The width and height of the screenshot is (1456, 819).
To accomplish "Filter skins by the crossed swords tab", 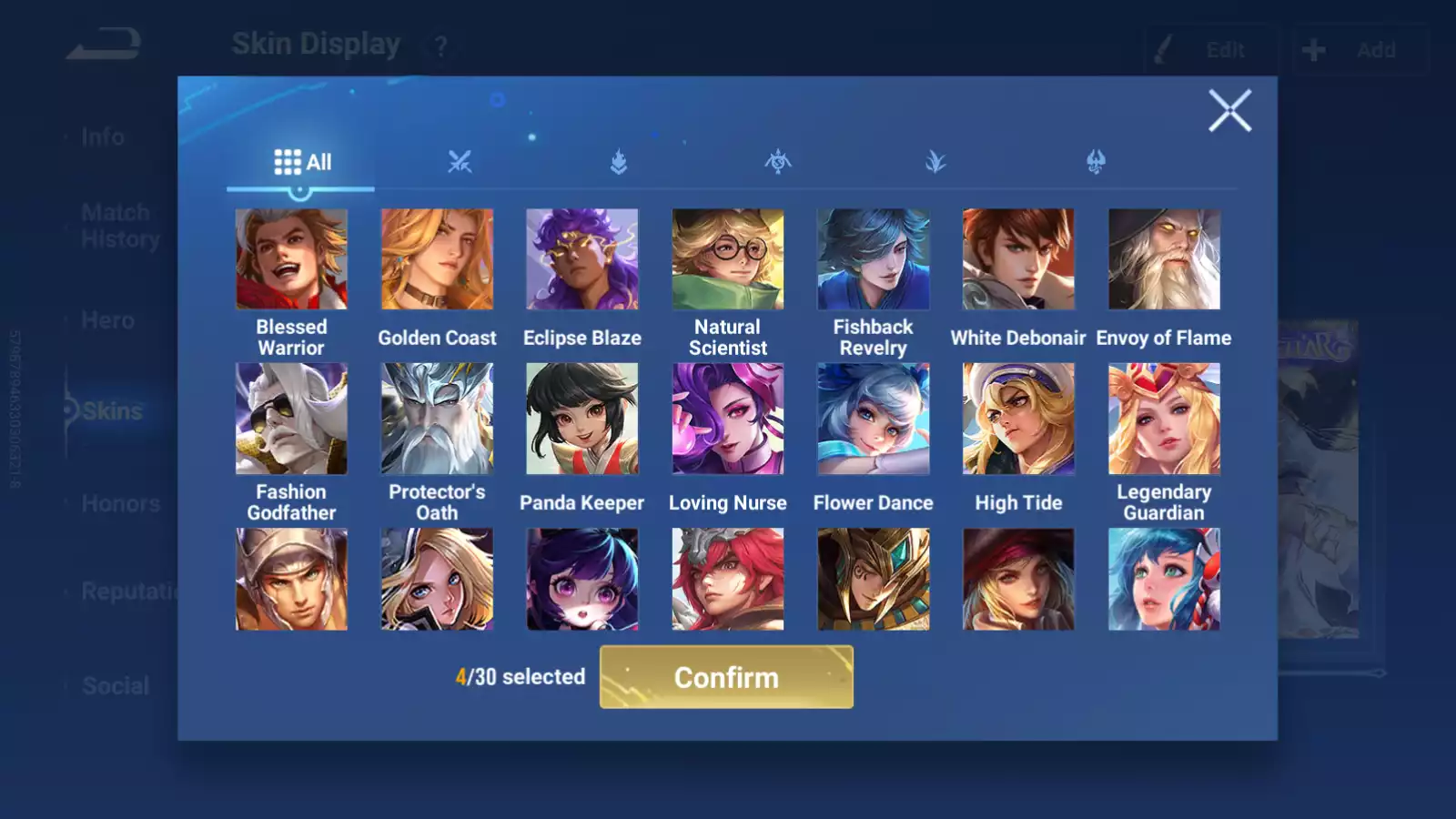I will (x=460, y=162).
